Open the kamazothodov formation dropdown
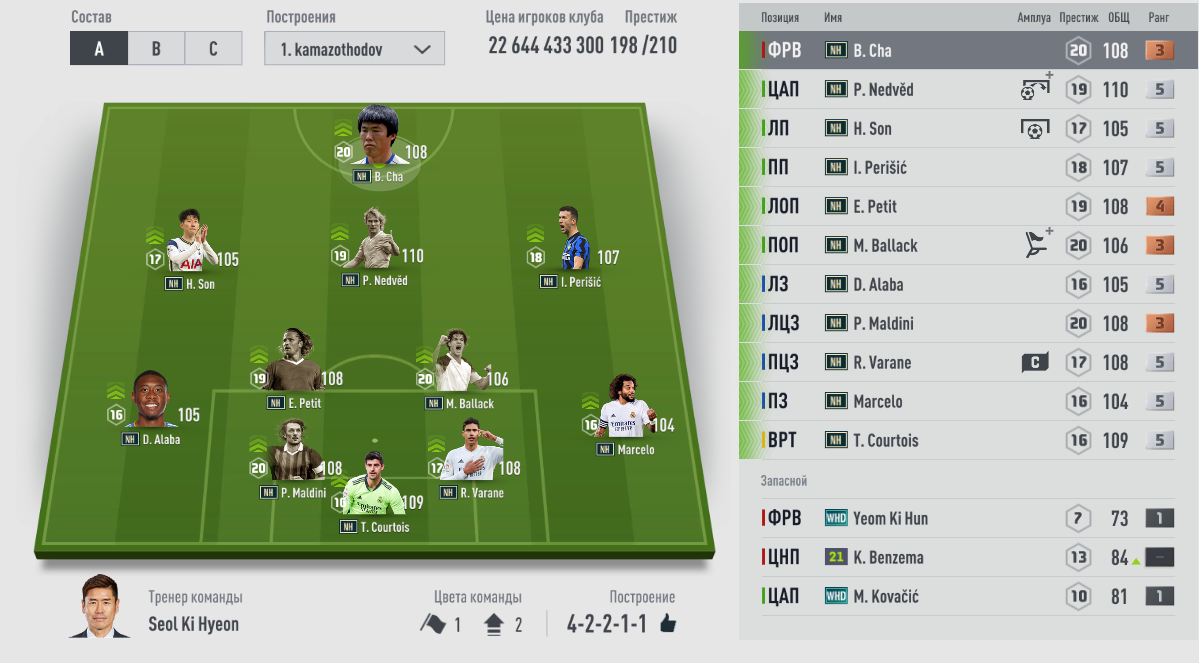 click(354, 49)
